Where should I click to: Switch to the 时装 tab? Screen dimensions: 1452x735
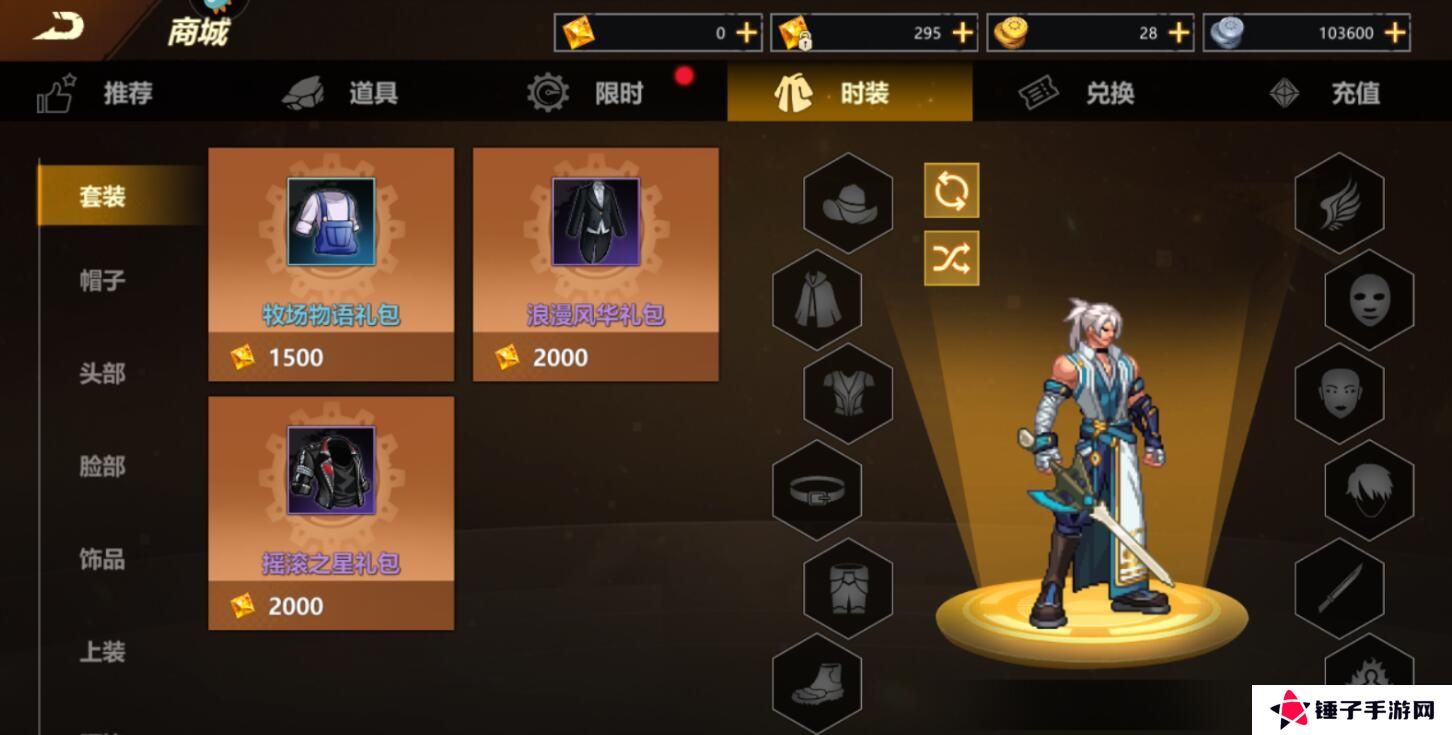pos(849,92)
